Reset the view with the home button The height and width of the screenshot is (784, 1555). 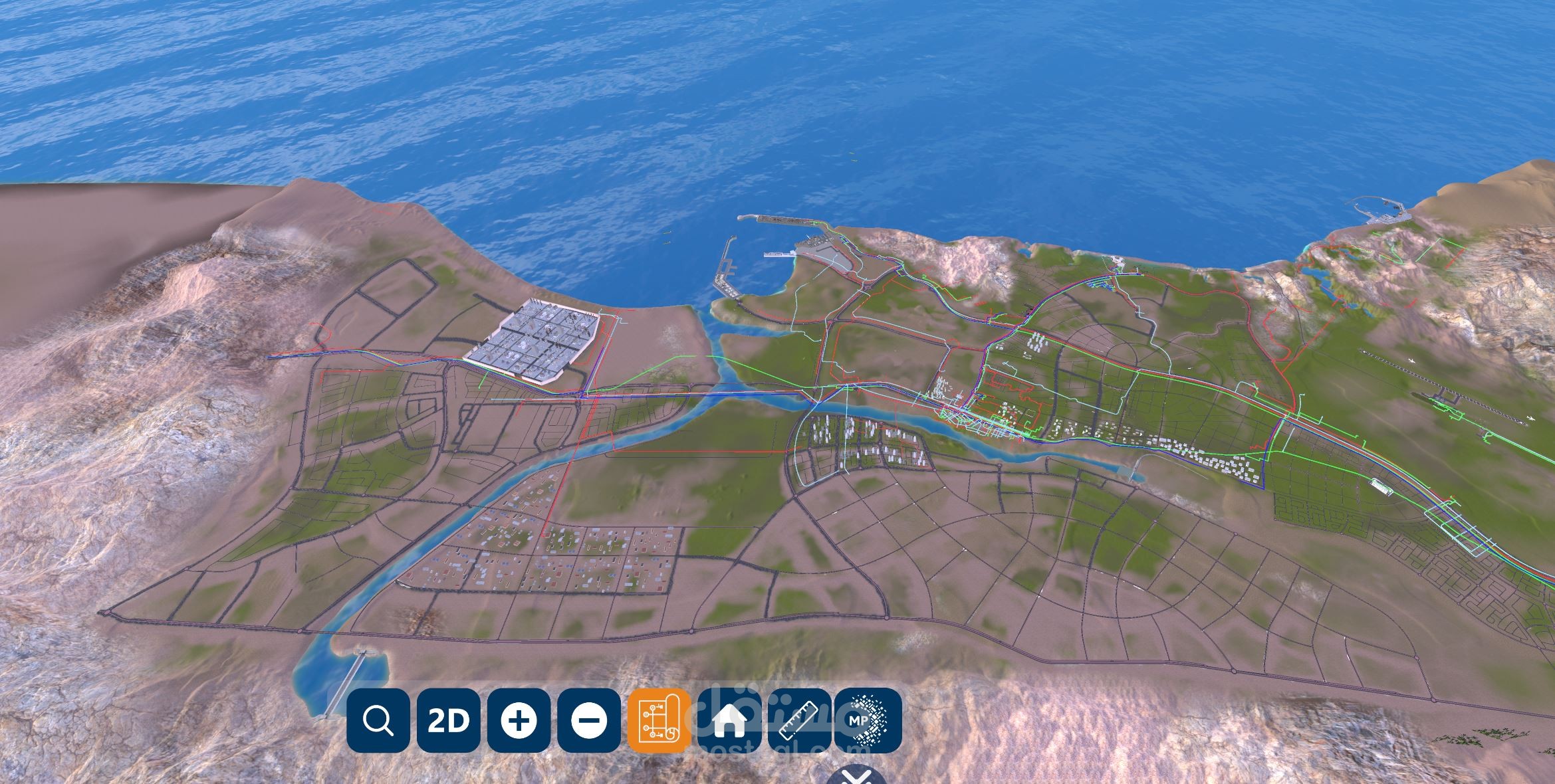[729, 720]
